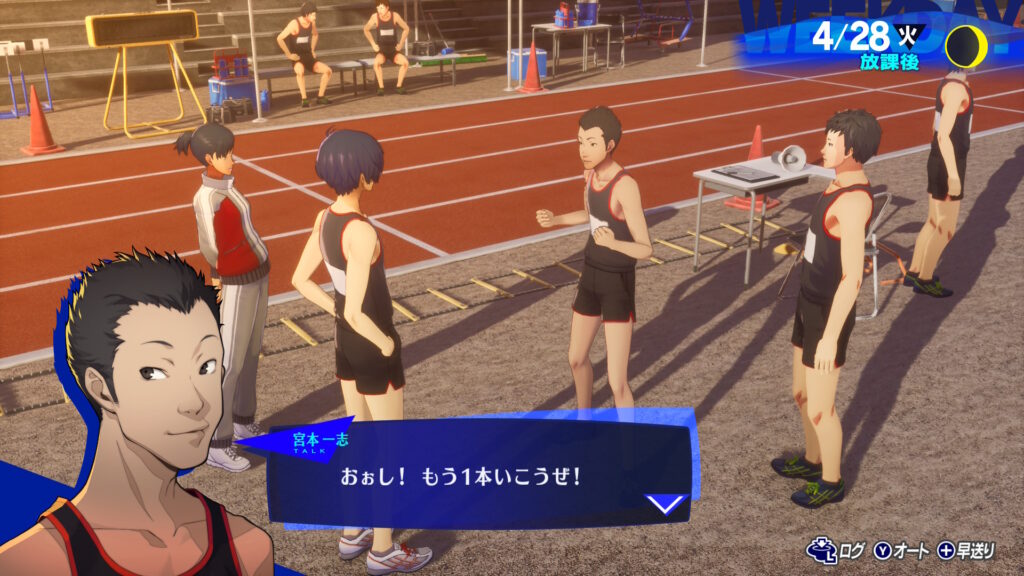Image resolution: width=1024 pixels, height=576 pixels.
Task: Advance dialogue with the down arrow indicator
Action: [x=666, y=503]
